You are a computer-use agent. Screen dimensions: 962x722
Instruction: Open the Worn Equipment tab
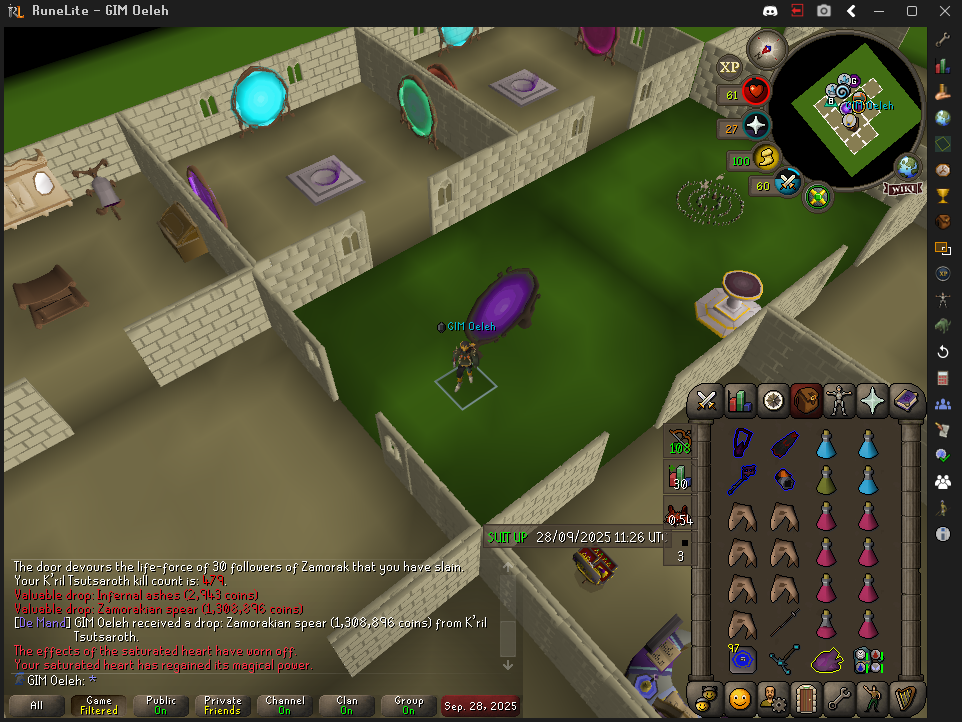[x=838, y=401]
